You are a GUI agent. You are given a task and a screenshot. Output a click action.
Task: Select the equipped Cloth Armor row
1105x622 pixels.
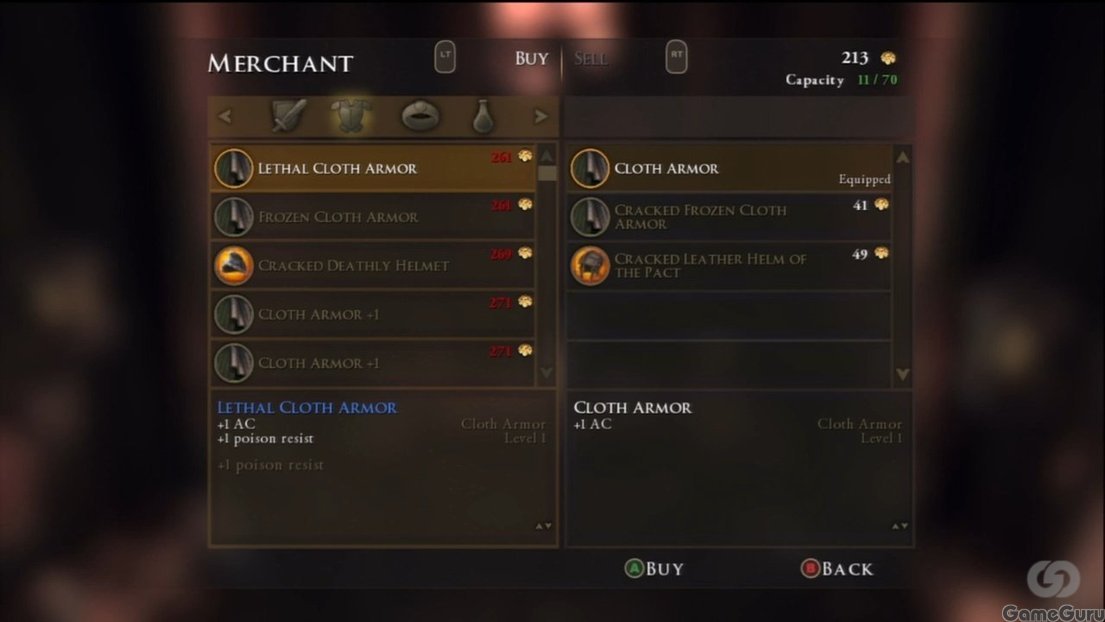coord(728,169)
